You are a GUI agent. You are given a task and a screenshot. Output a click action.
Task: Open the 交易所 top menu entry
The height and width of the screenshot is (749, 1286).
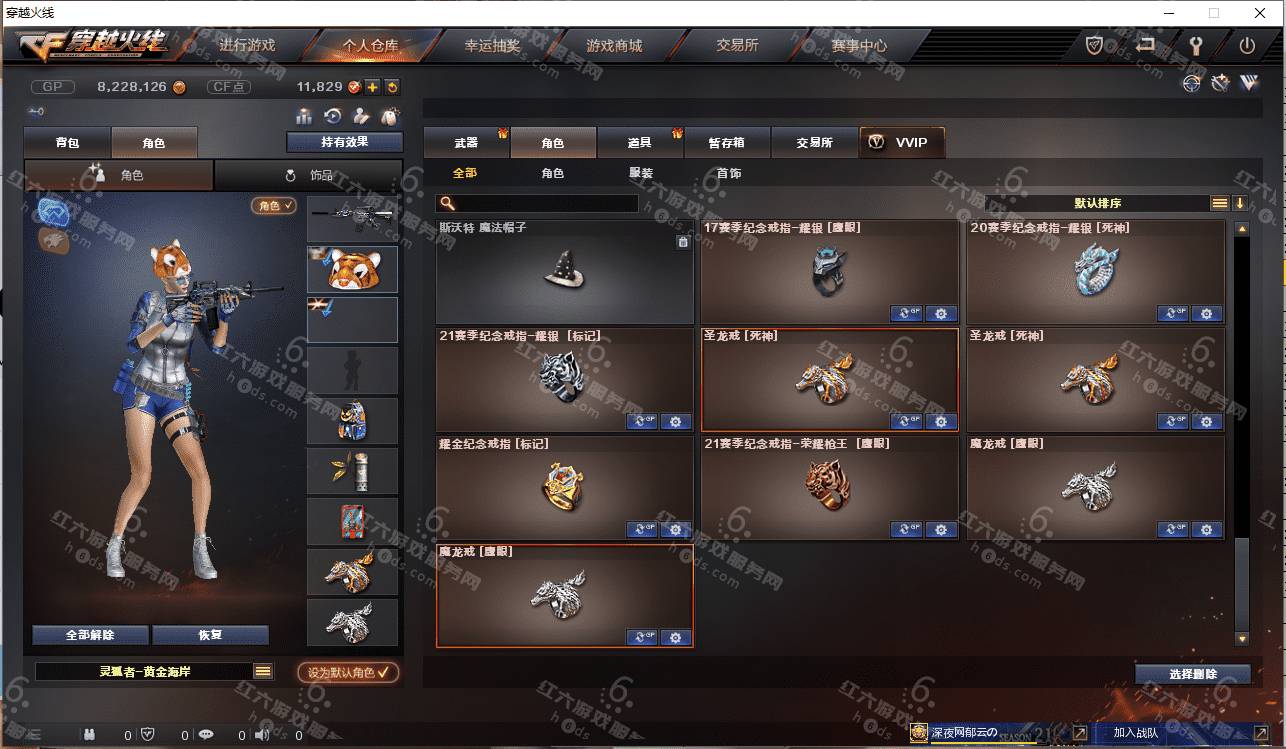pyautogui.click(x=737, y=46)
